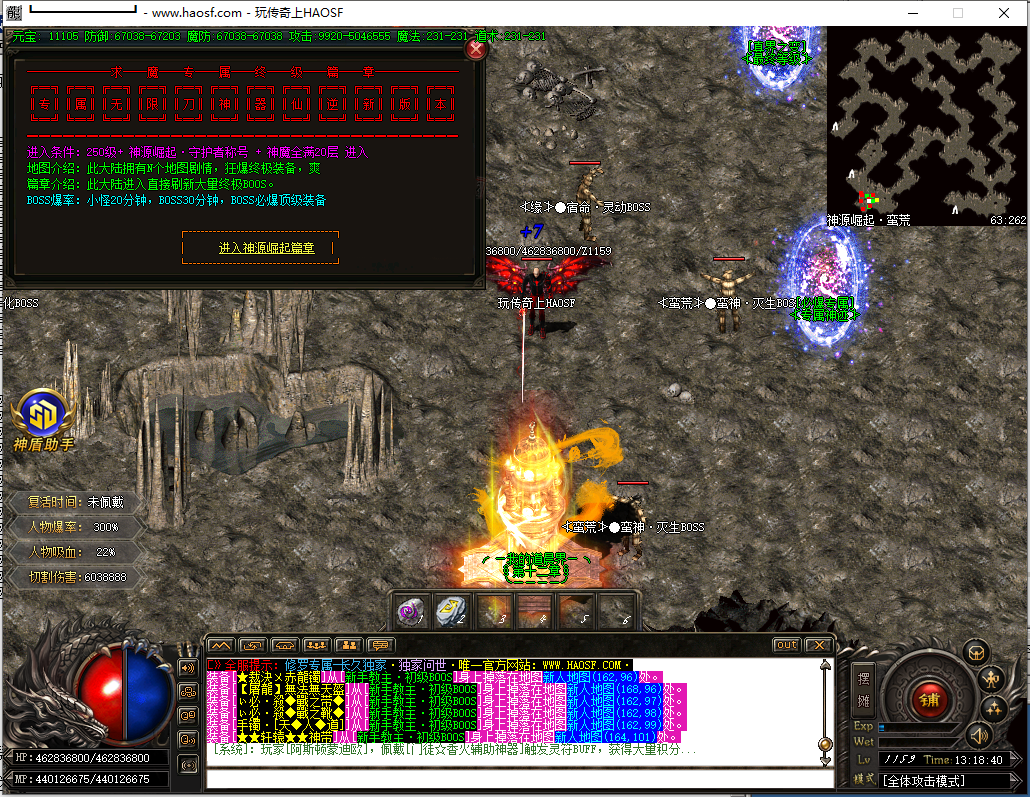Viewport: 1030px width, 797px height.
Task: Open the 摆摊 stall button
Action: 865,689
